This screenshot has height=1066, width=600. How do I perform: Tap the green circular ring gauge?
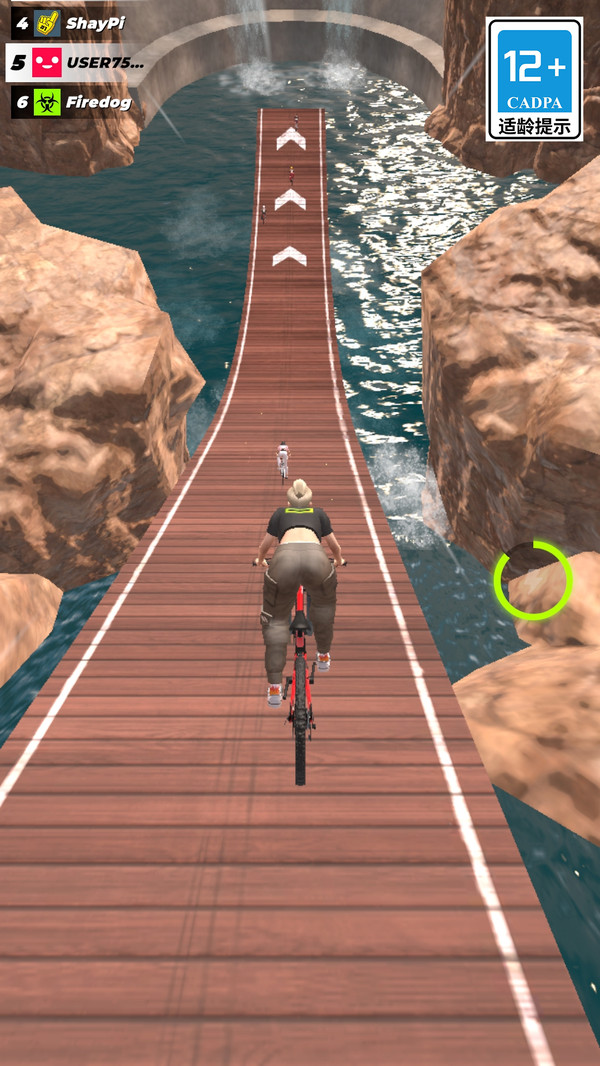click(x=532, y=581)
